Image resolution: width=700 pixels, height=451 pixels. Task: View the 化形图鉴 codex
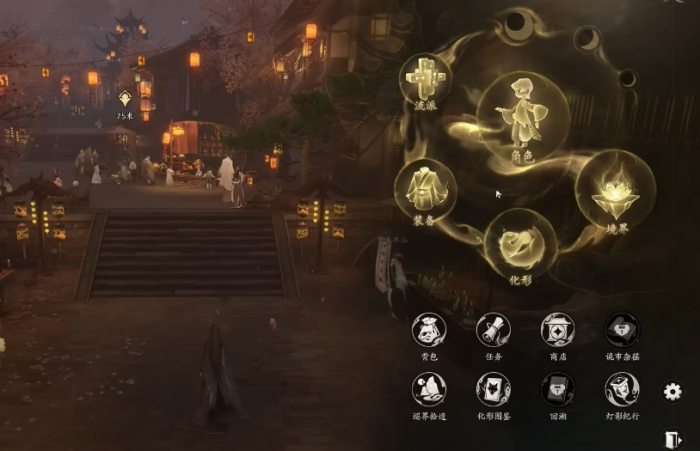pos(493,389)
